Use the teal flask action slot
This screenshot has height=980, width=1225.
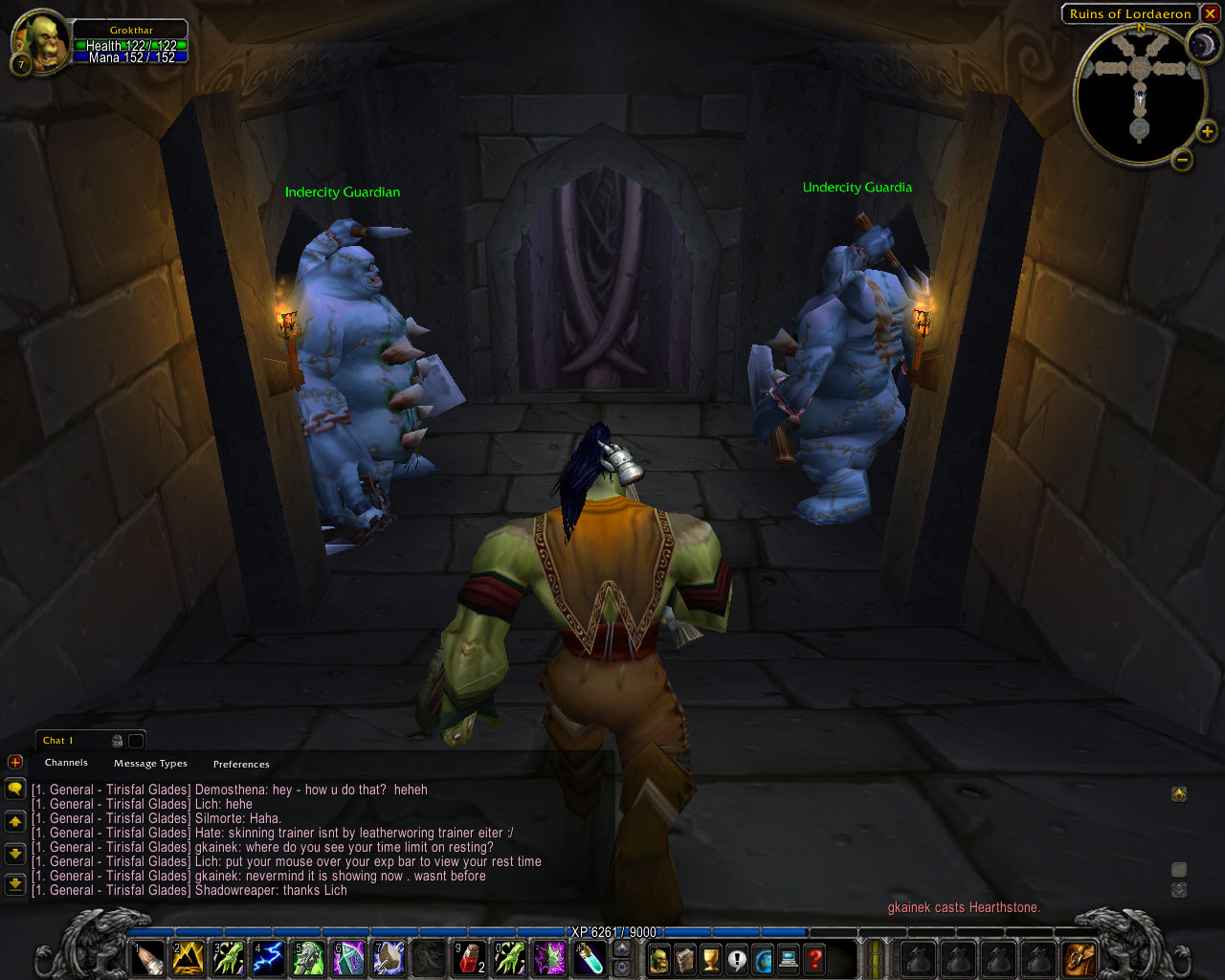(590, 958)
